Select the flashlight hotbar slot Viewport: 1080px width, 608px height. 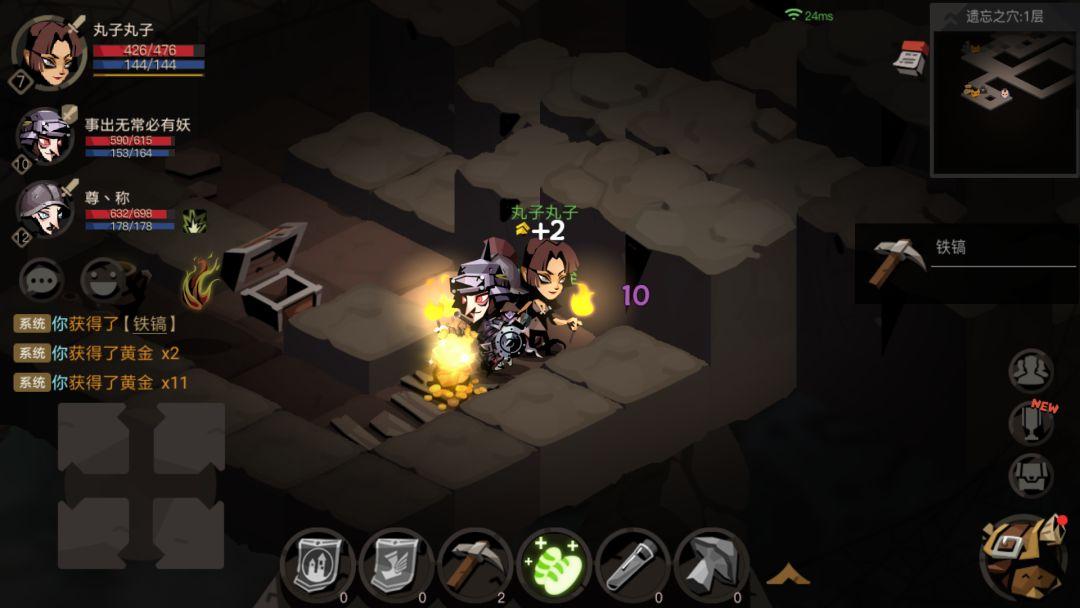(633, 566)
